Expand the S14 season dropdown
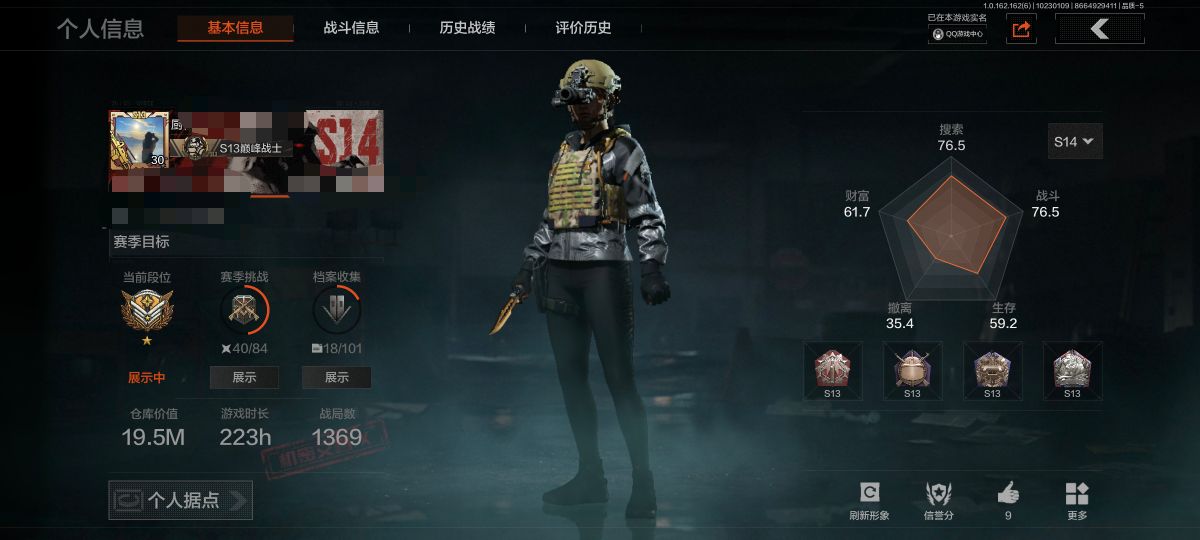Viewport: 1200px width, 540px height. tap(1075, 142)
